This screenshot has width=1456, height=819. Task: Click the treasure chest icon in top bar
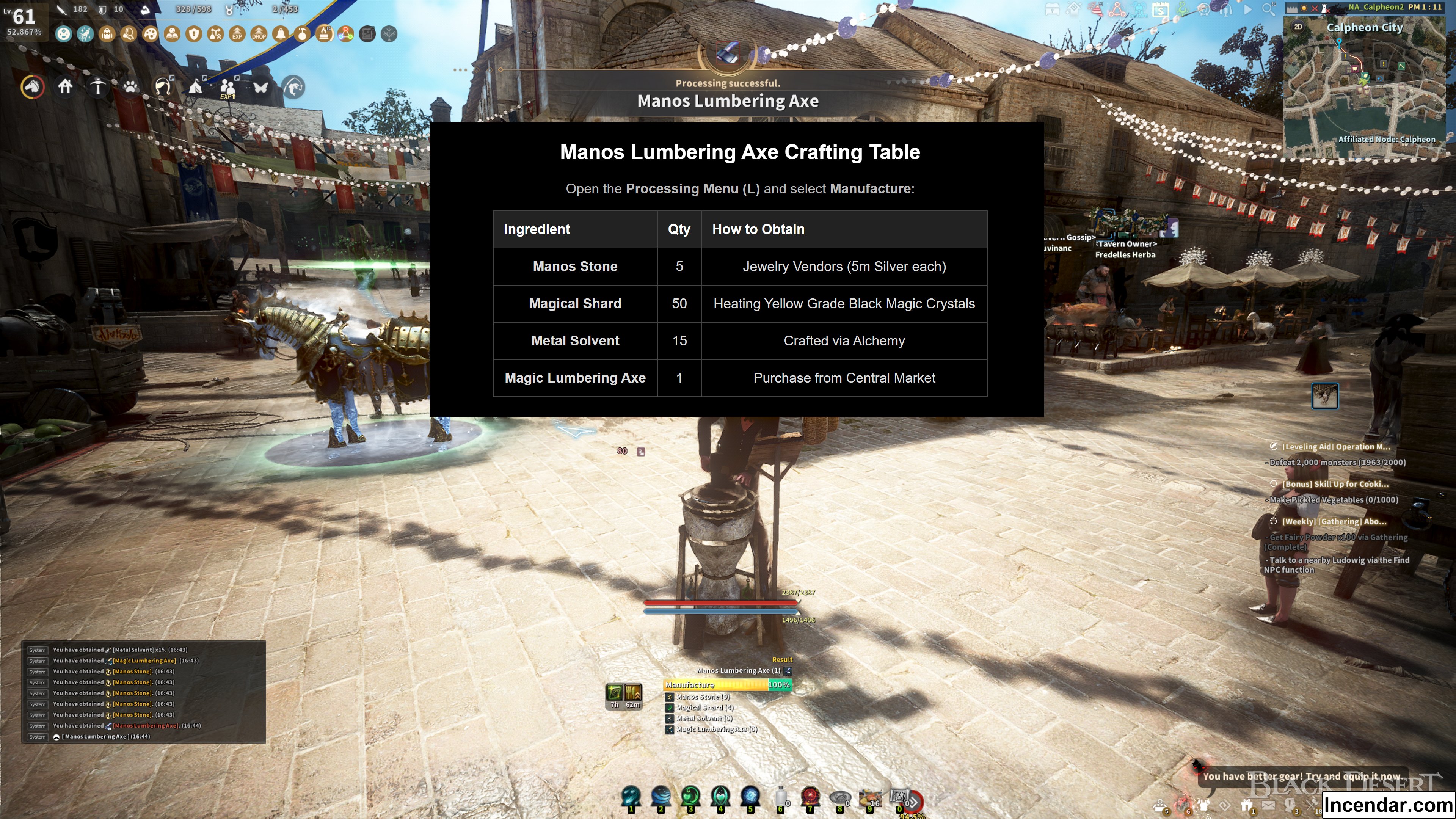pyautogui.click(x=1052, y=9)
